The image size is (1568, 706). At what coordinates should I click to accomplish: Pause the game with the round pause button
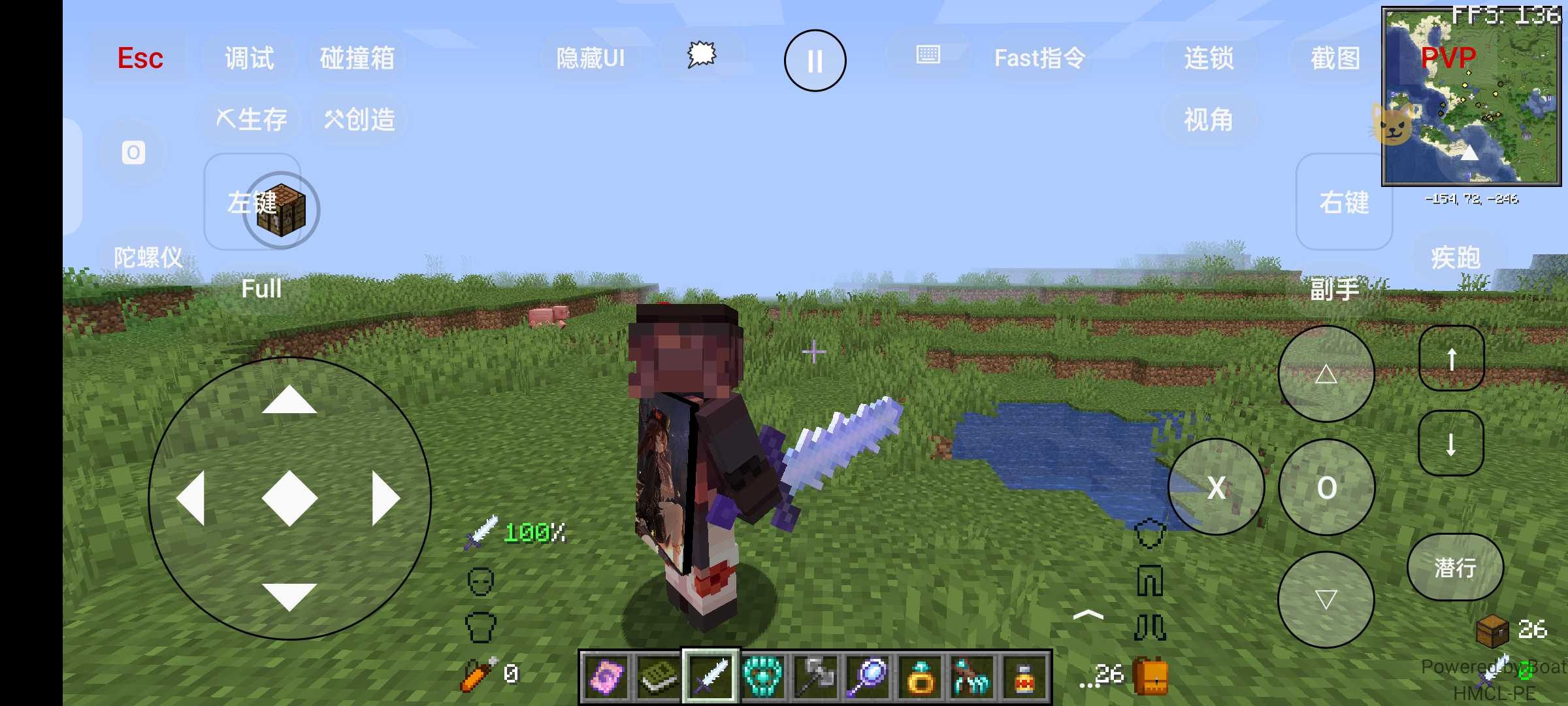[815, 61]
